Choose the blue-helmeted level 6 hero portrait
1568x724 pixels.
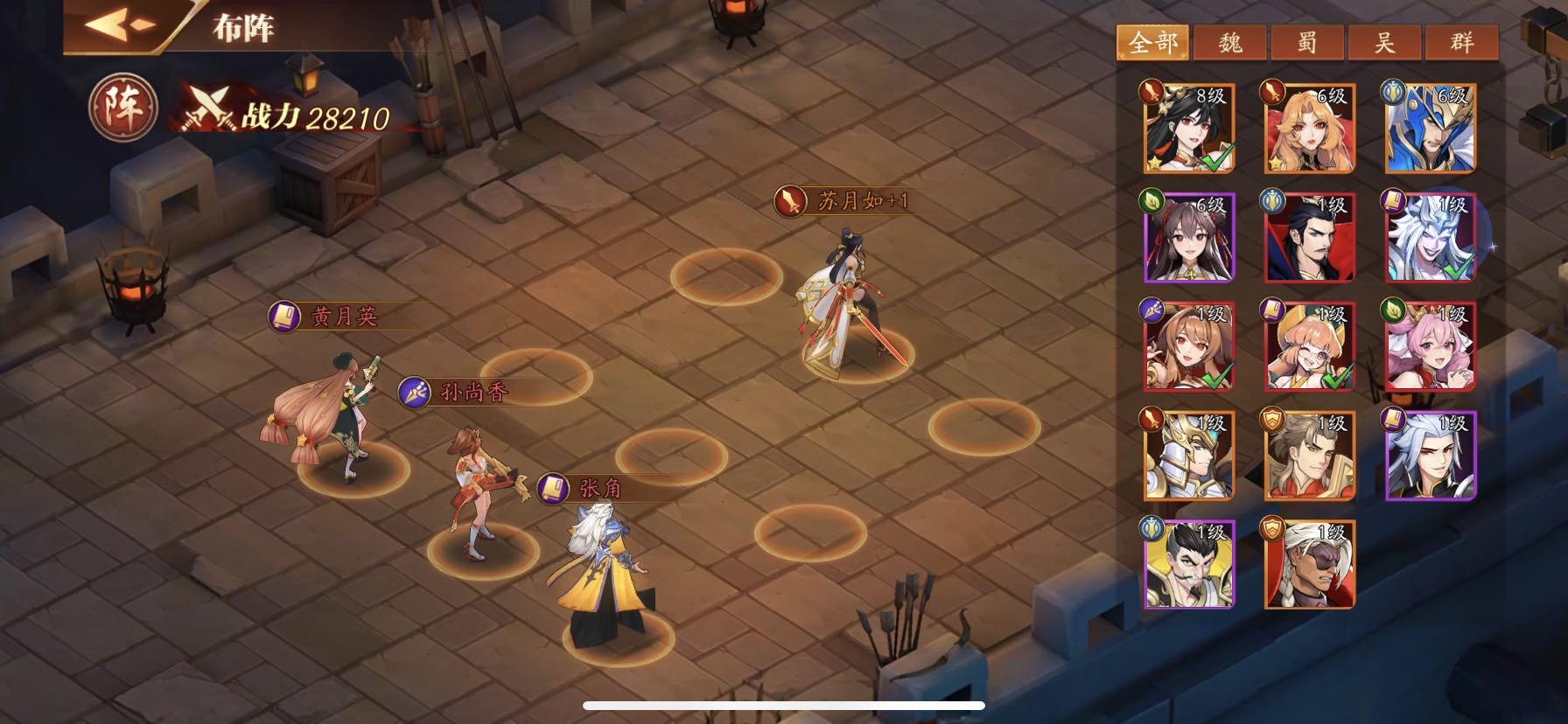1431,129
